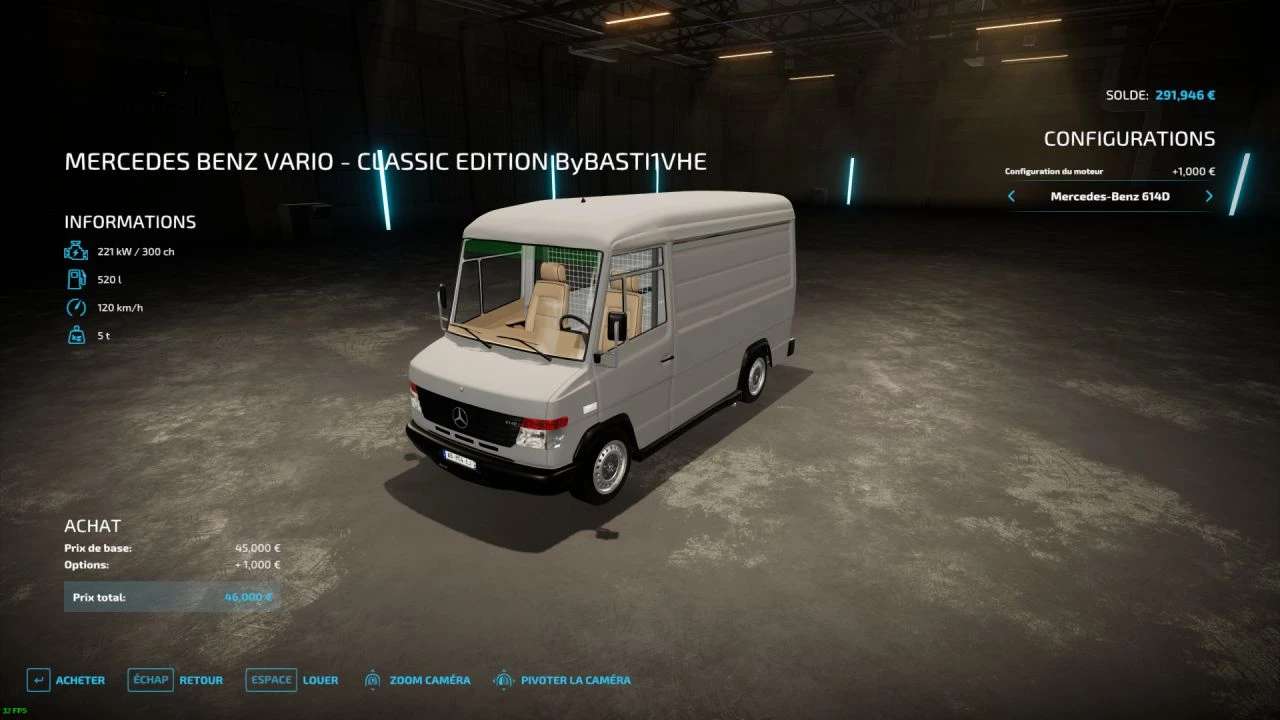Go back using the Retour button
The width and height of the screenshot is (1280, 720).
(176, 680)
